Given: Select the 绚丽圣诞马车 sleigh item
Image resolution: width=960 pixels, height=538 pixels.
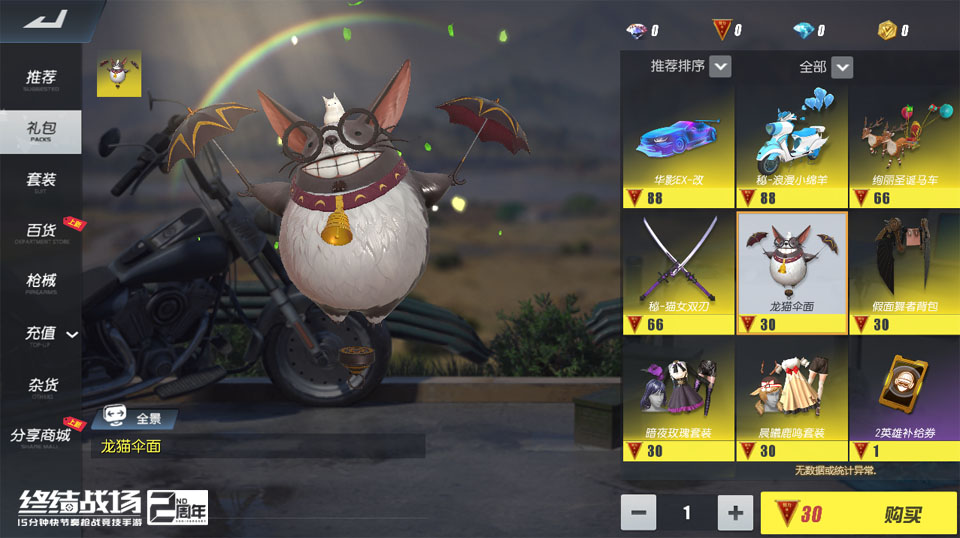Looking at the screenshot, I should coord(904,146).
